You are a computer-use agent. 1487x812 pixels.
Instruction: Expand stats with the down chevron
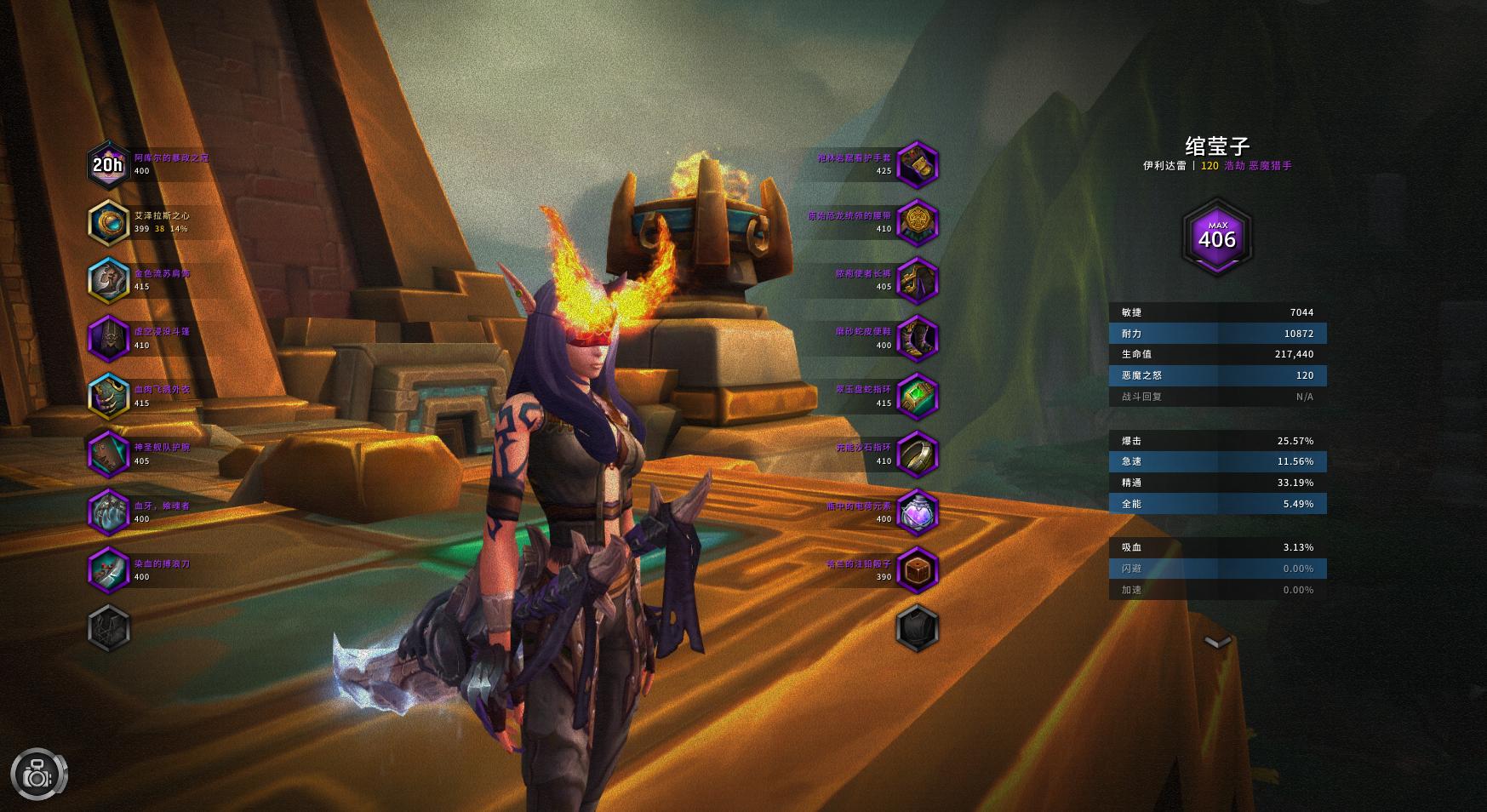tap(1218, 642)
